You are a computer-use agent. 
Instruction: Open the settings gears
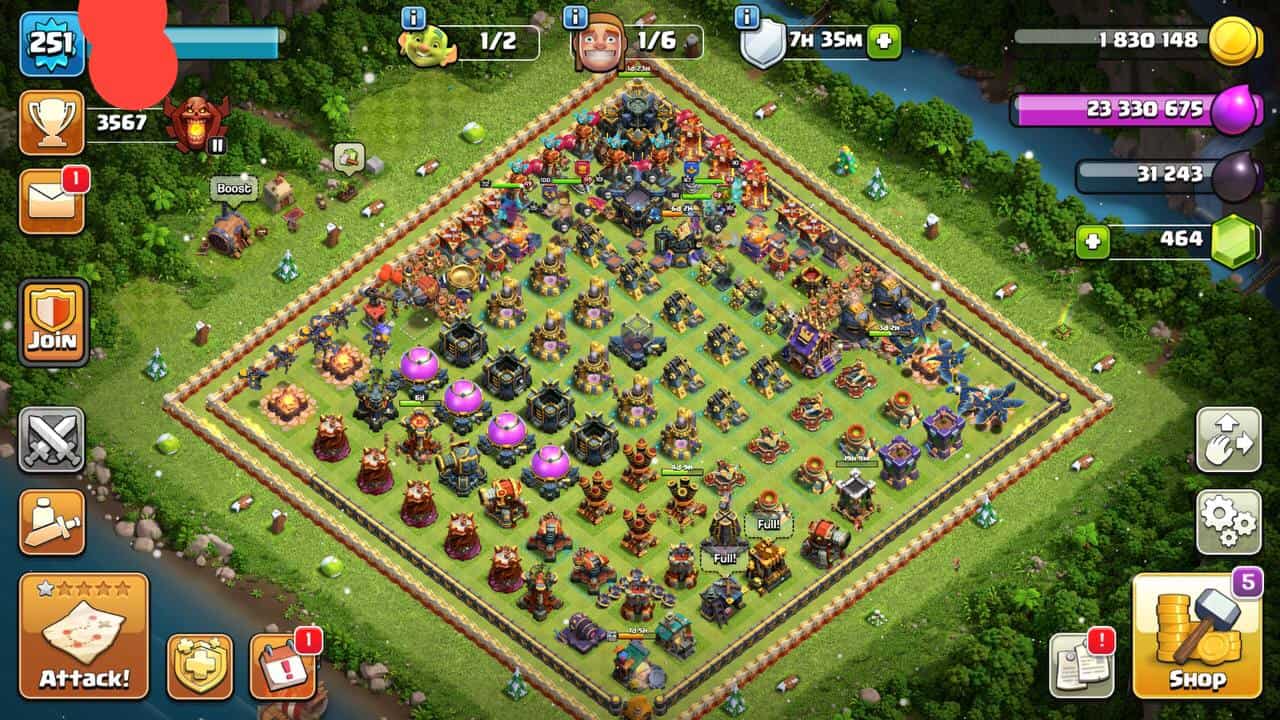tap(1228, 521)
